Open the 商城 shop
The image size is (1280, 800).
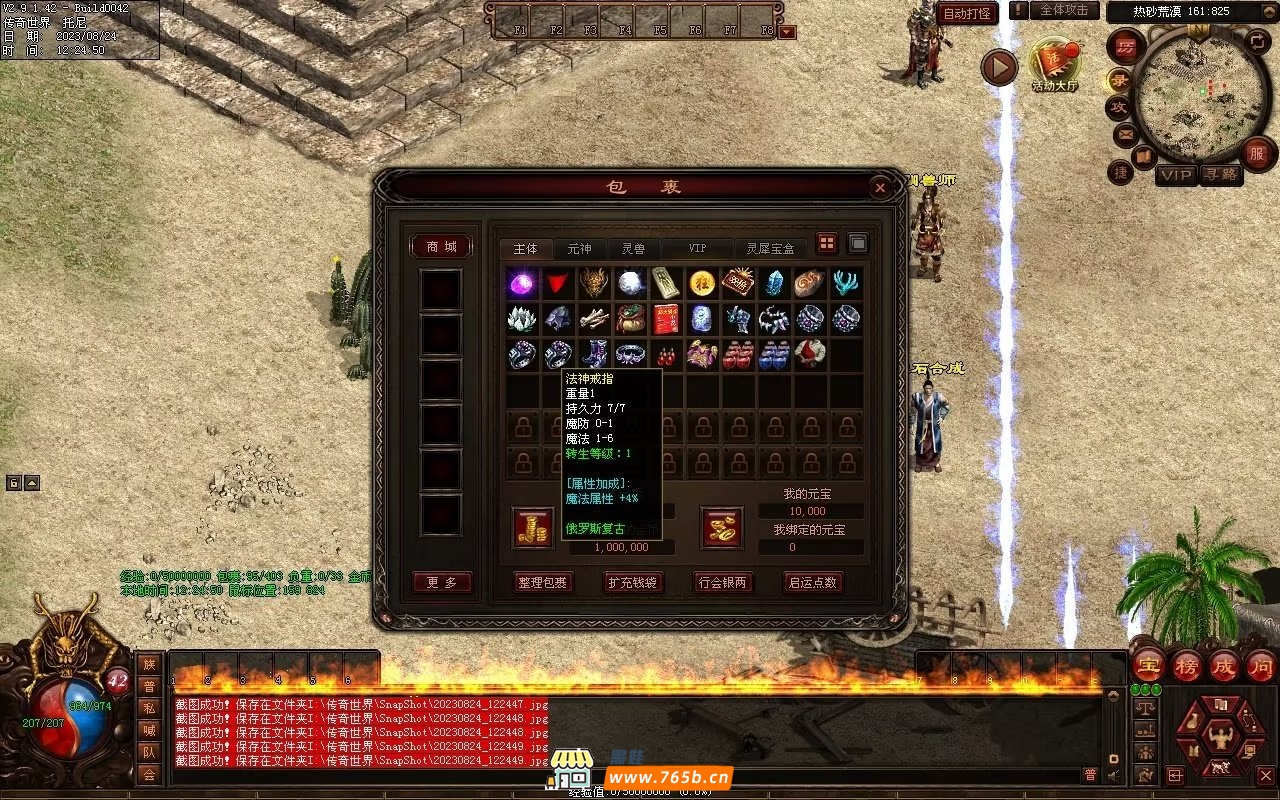point(441,247)
